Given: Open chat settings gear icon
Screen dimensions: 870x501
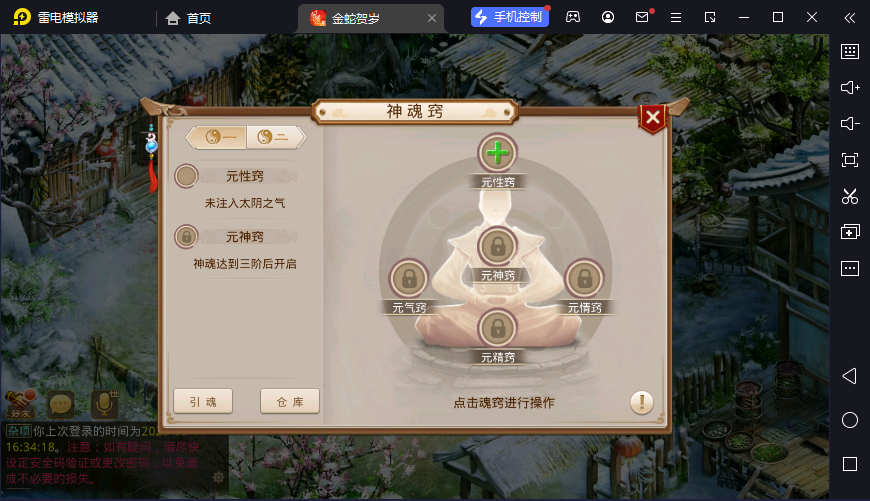Looking at the screenshot, I should point(218,477).
